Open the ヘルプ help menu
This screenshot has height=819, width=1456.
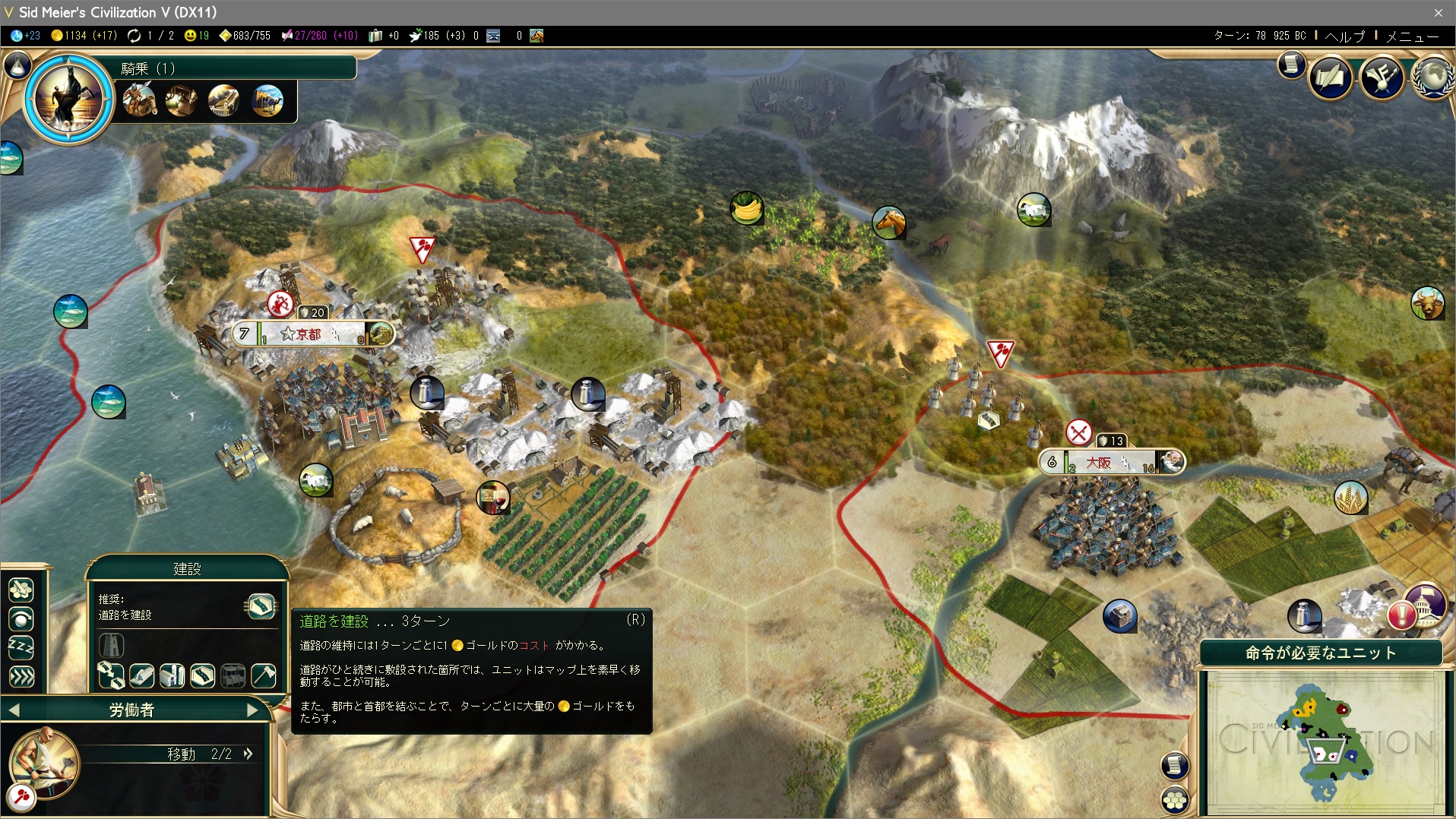(x=1344, y=36)
